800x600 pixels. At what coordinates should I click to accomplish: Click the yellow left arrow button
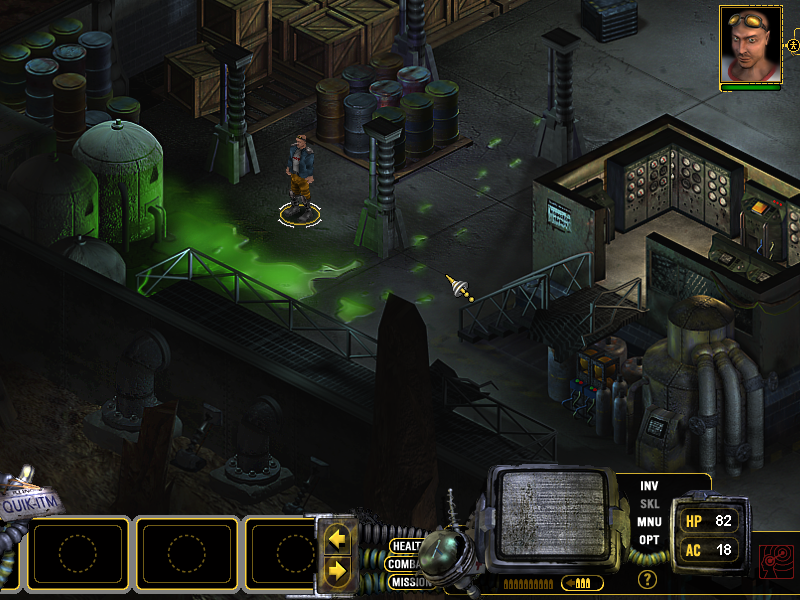338,541
